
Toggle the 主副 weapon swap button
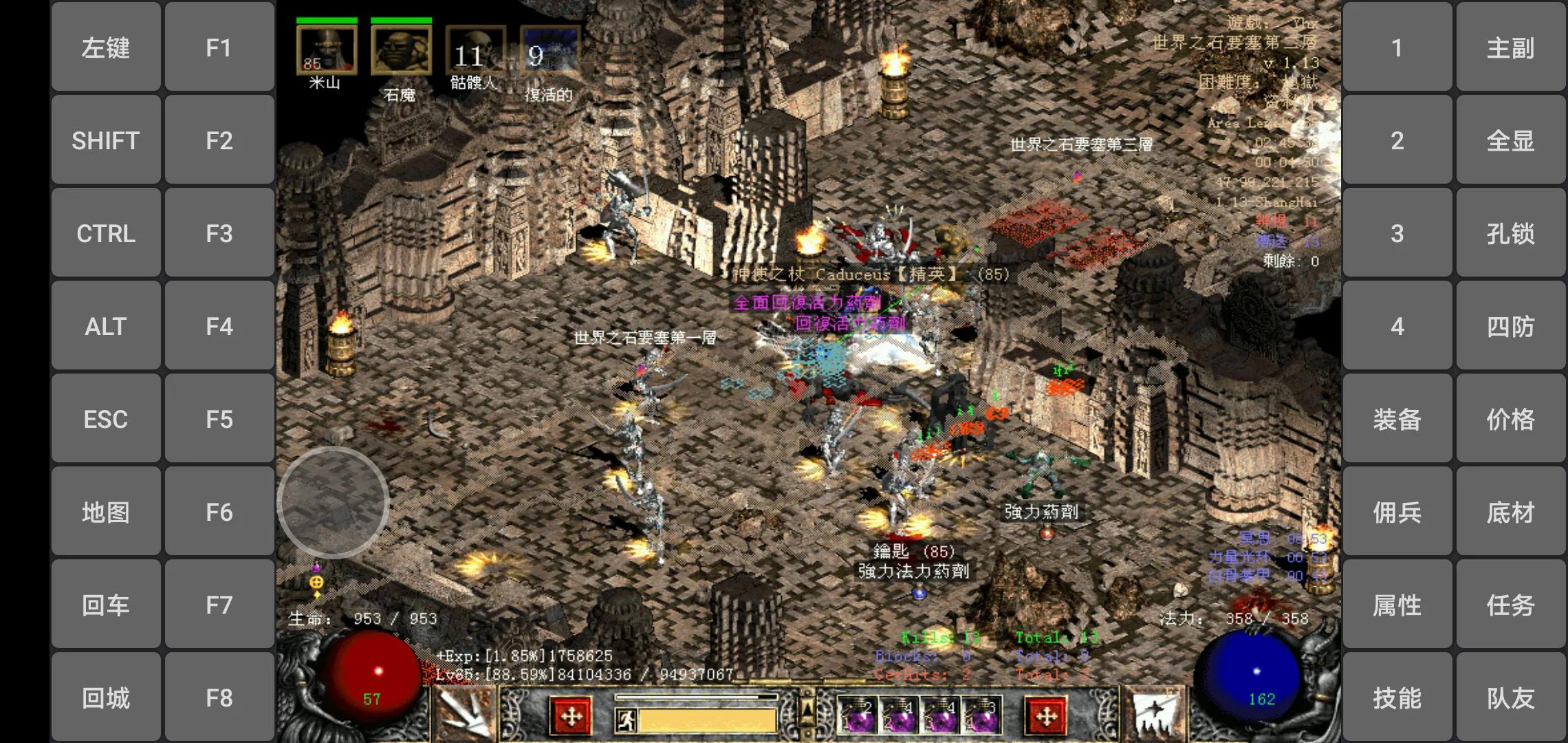point(1510,47)
